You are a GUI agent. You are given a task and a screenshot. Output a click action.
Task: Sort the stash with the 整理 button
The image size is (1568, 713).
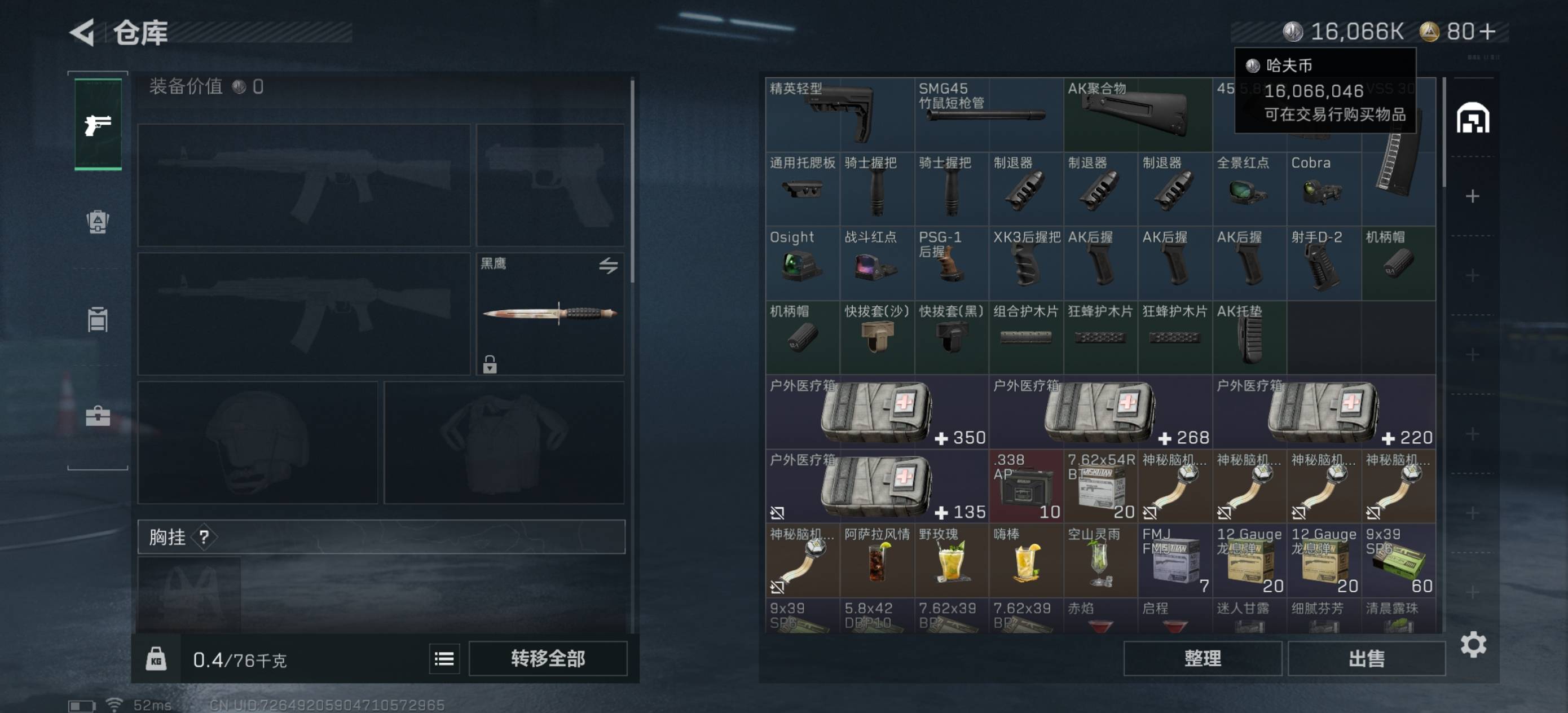tap(1201, 658)
